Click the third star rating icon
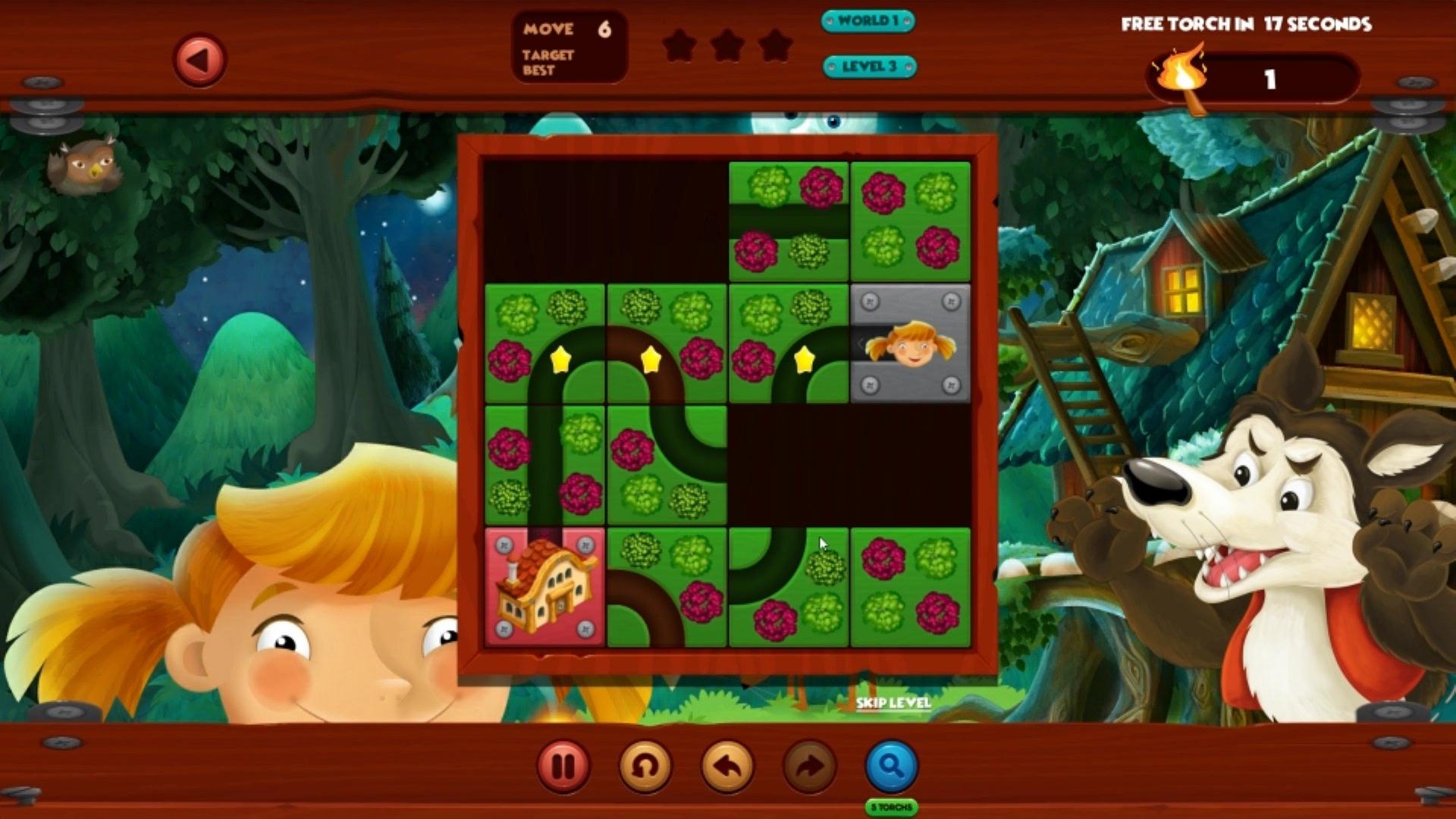 [776, 45]
